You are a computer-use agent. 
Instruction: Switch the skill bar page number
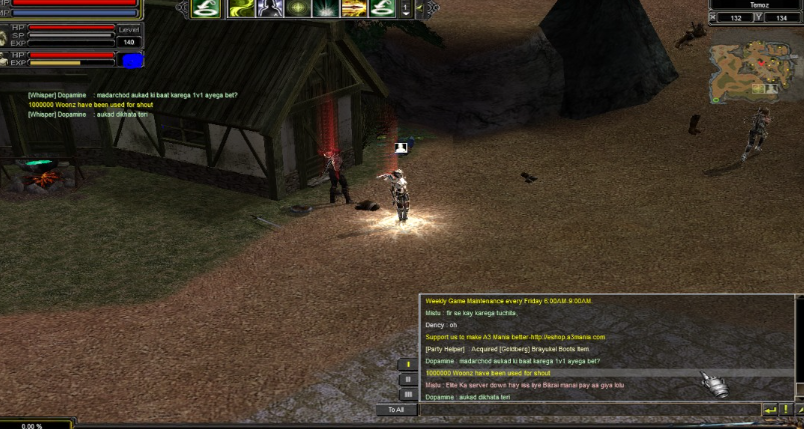click(405, 9)
